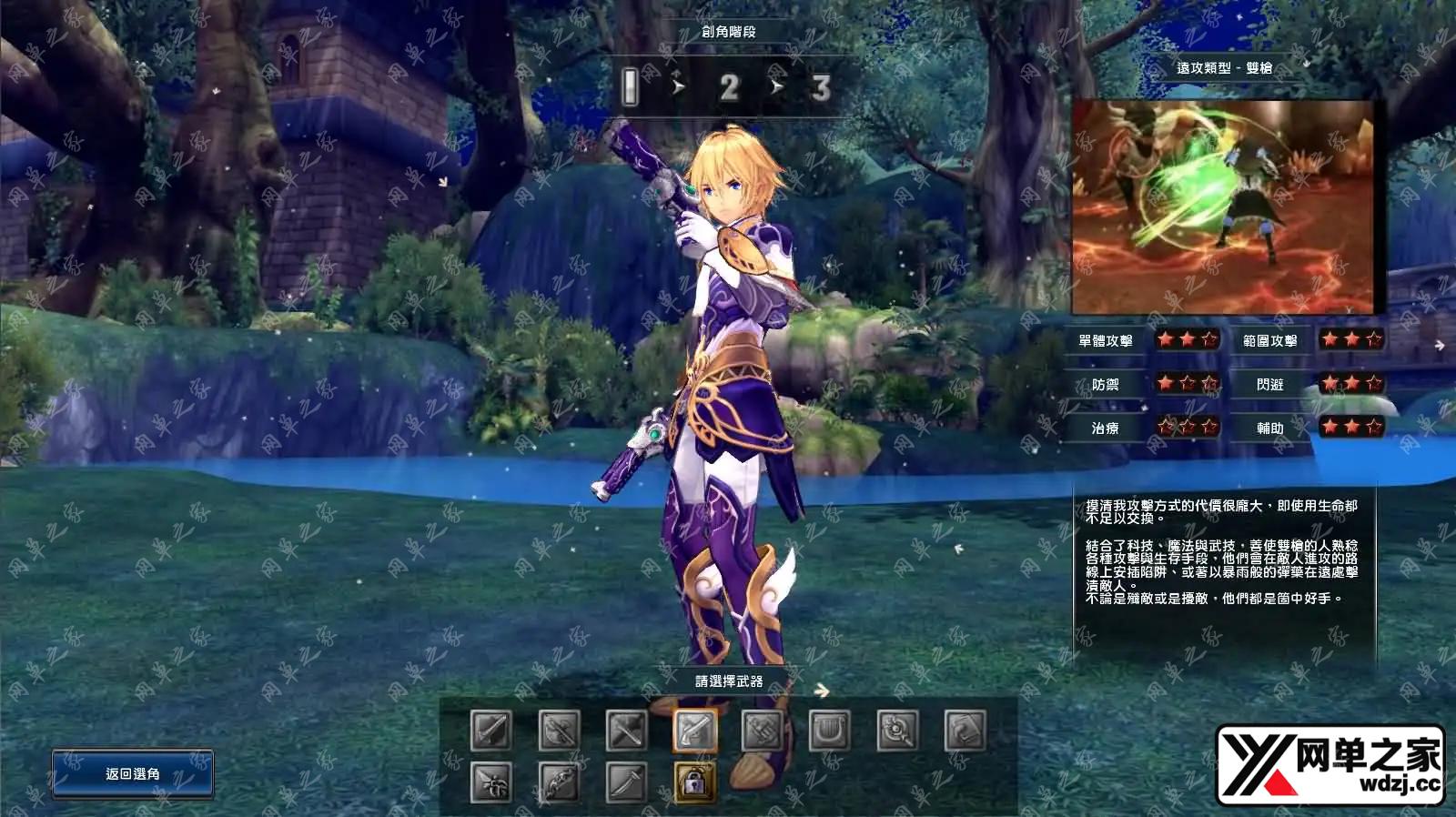
Task: Pick the magic staff weapon icon
Action: (897, 730)
